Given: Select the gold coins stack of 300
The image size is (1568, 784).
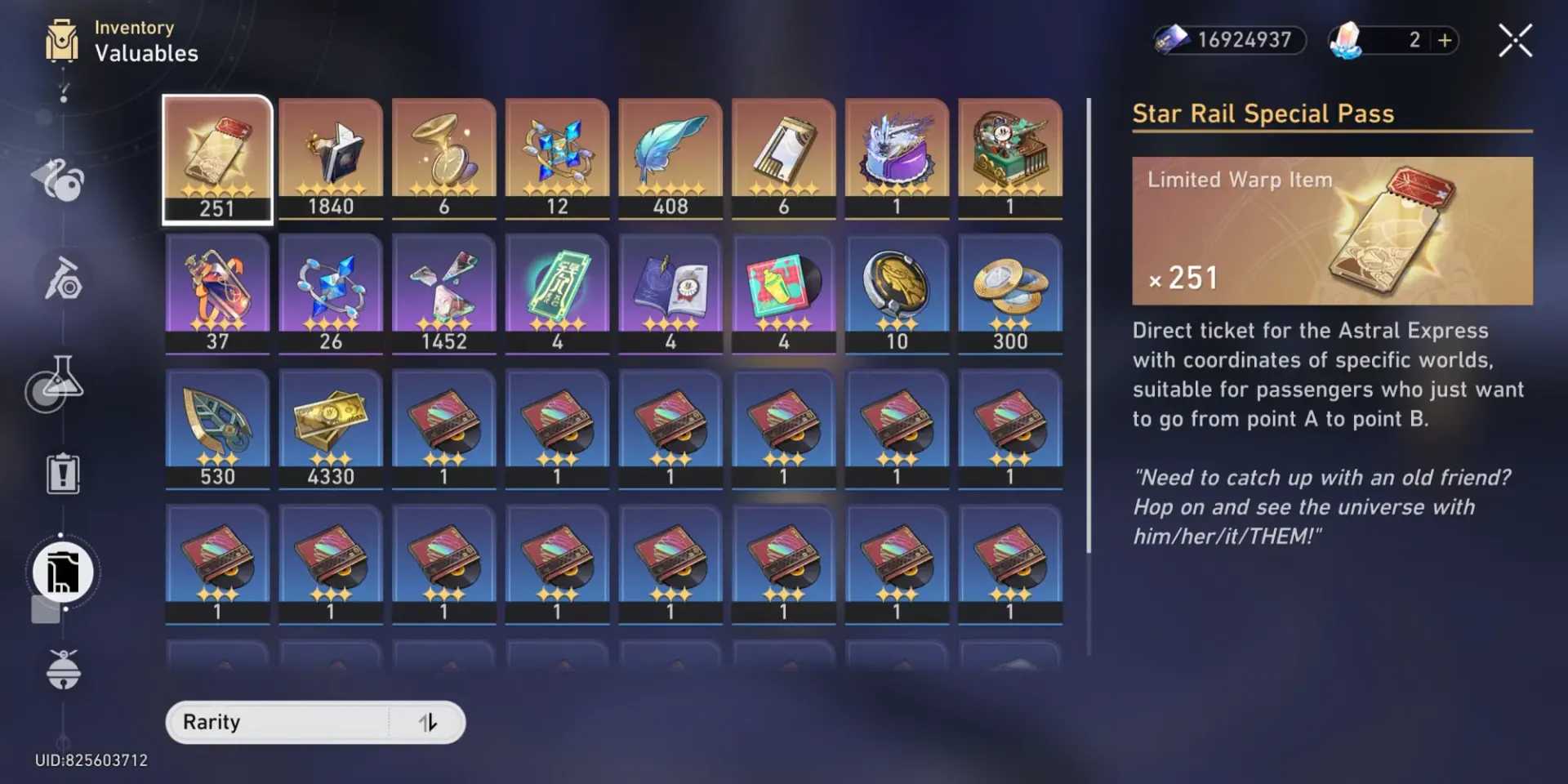Looking at the screenshot, I should click(x=1010, y=294).
